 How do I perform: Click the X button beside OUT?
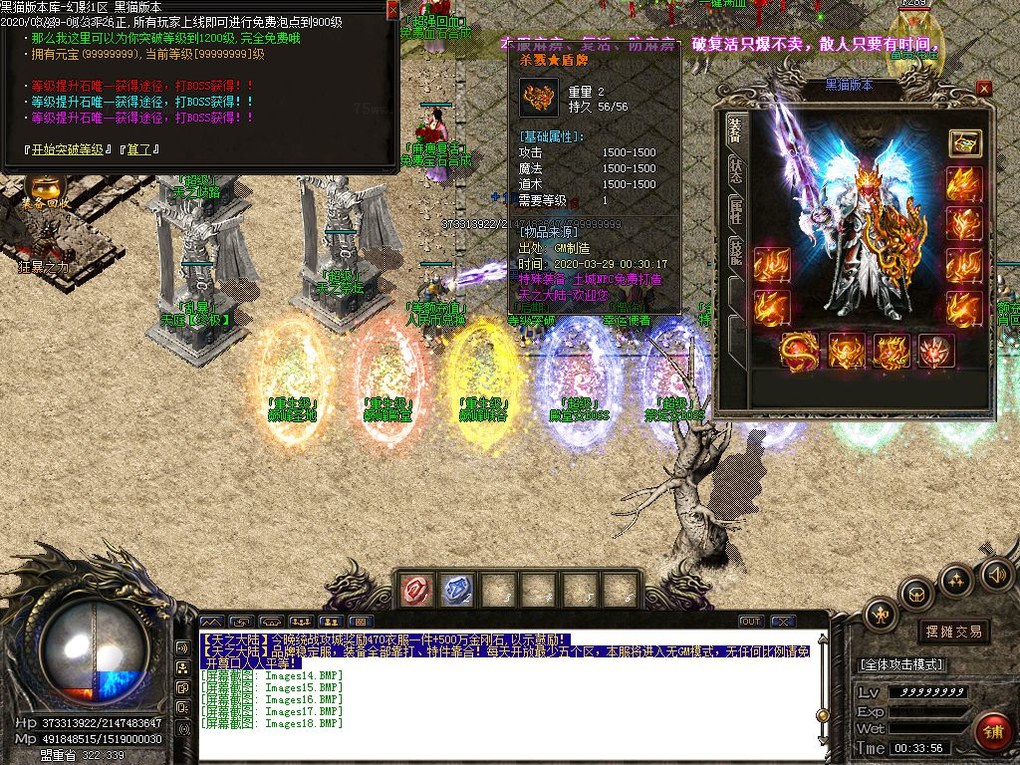point(781,621)
